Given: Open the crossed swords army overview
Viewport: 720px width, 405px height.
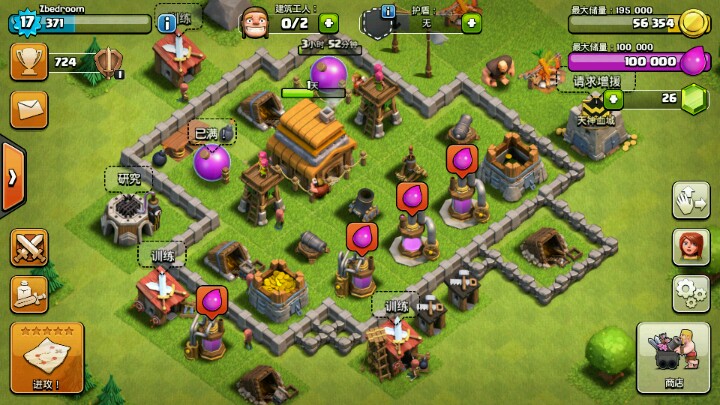Looking at the screenshot, I should coord(29,246).
